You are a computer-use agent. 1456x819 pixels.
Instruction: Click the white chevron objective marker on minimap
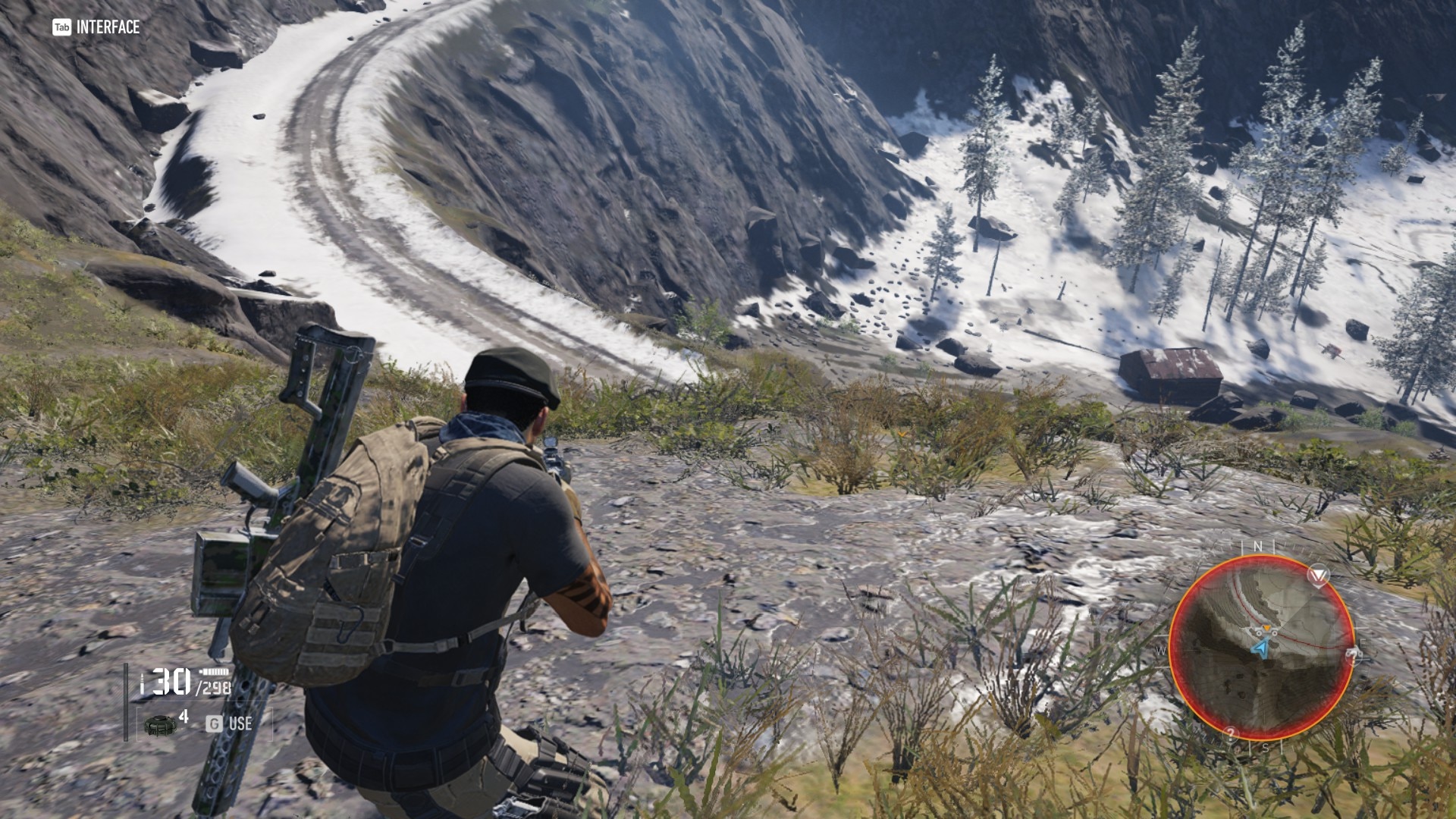point(1319,575)
